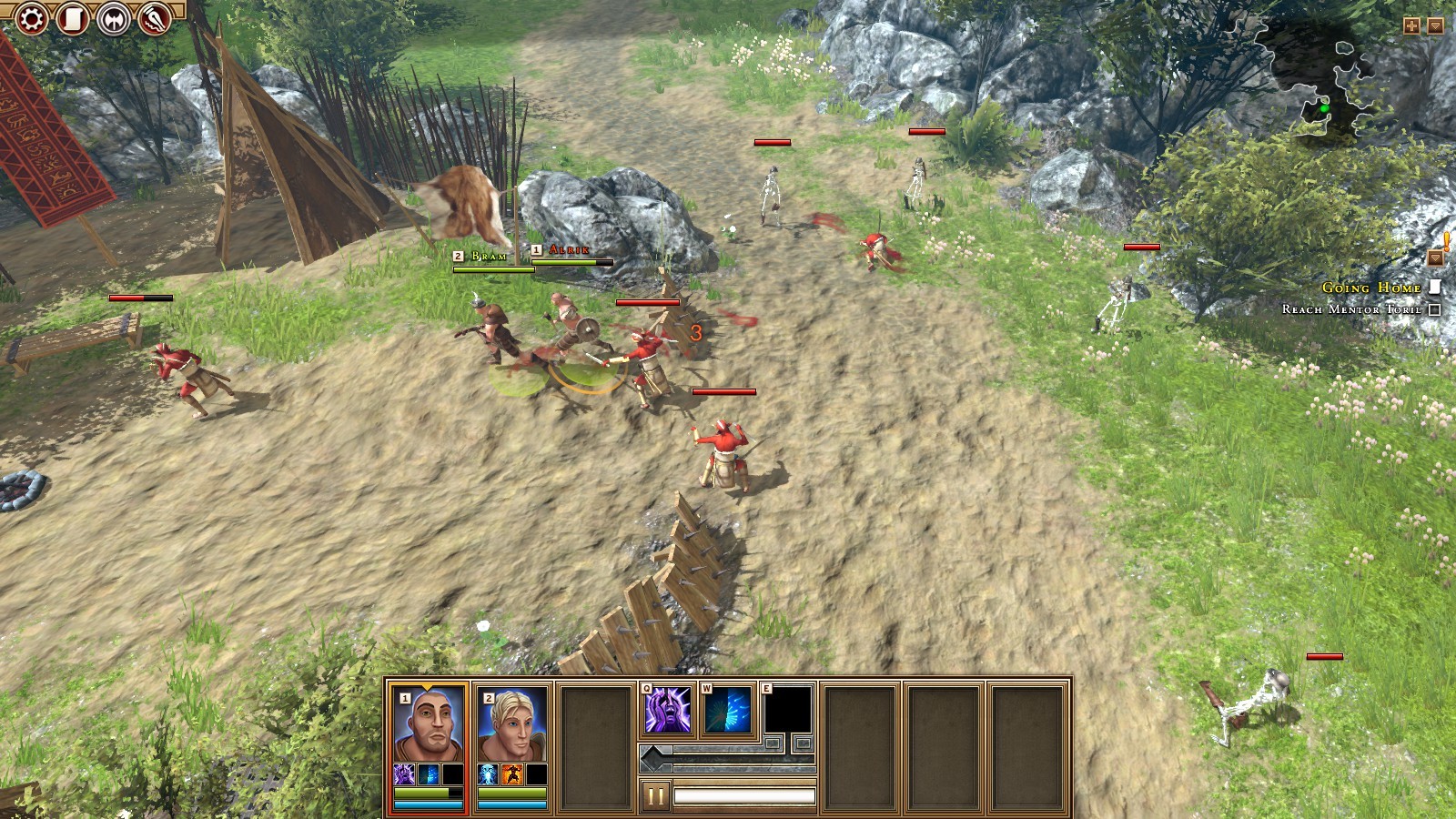Image resolution: width=1456 pixels, height=819 pixels.
Task: Open the scroll journal icon
Action: tap(73, 18)
